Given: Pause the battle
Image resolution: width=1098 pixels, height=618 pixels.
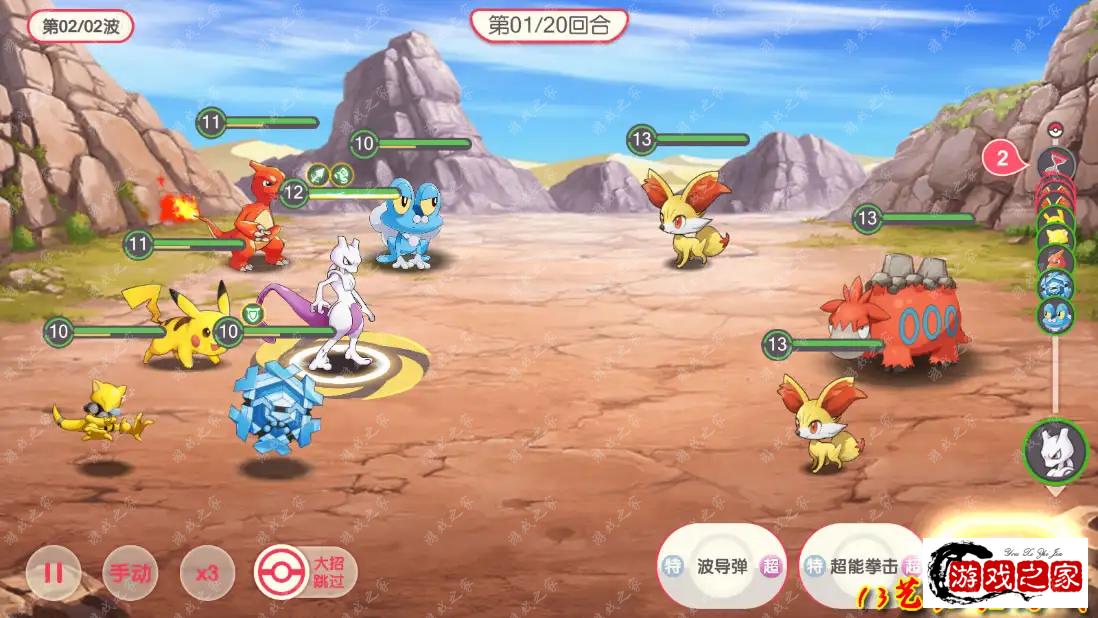Looking at the screenshot, I should 53,573.
